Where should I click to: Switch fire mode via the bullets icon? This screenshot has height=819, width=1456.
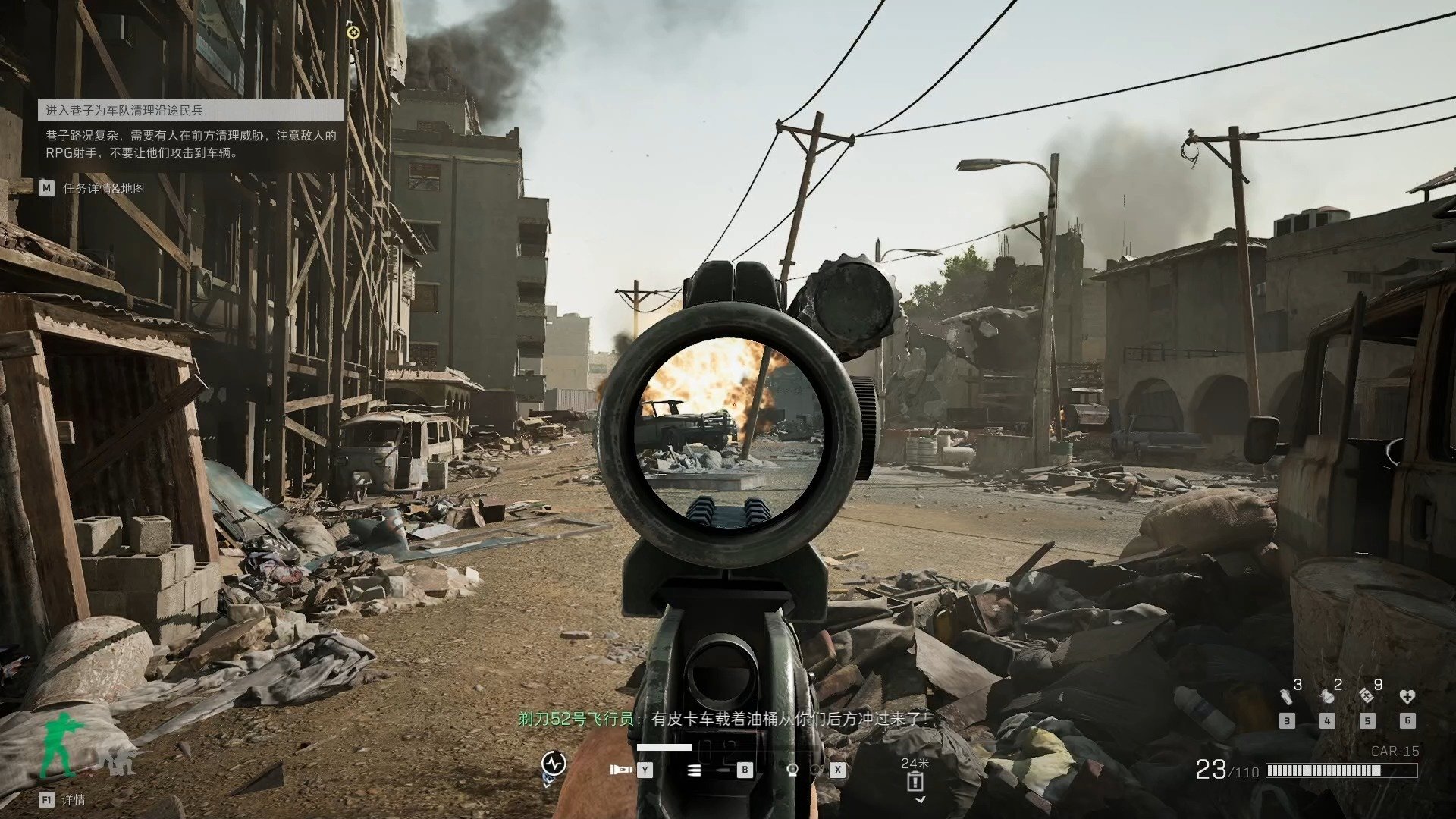click(694, 770)
